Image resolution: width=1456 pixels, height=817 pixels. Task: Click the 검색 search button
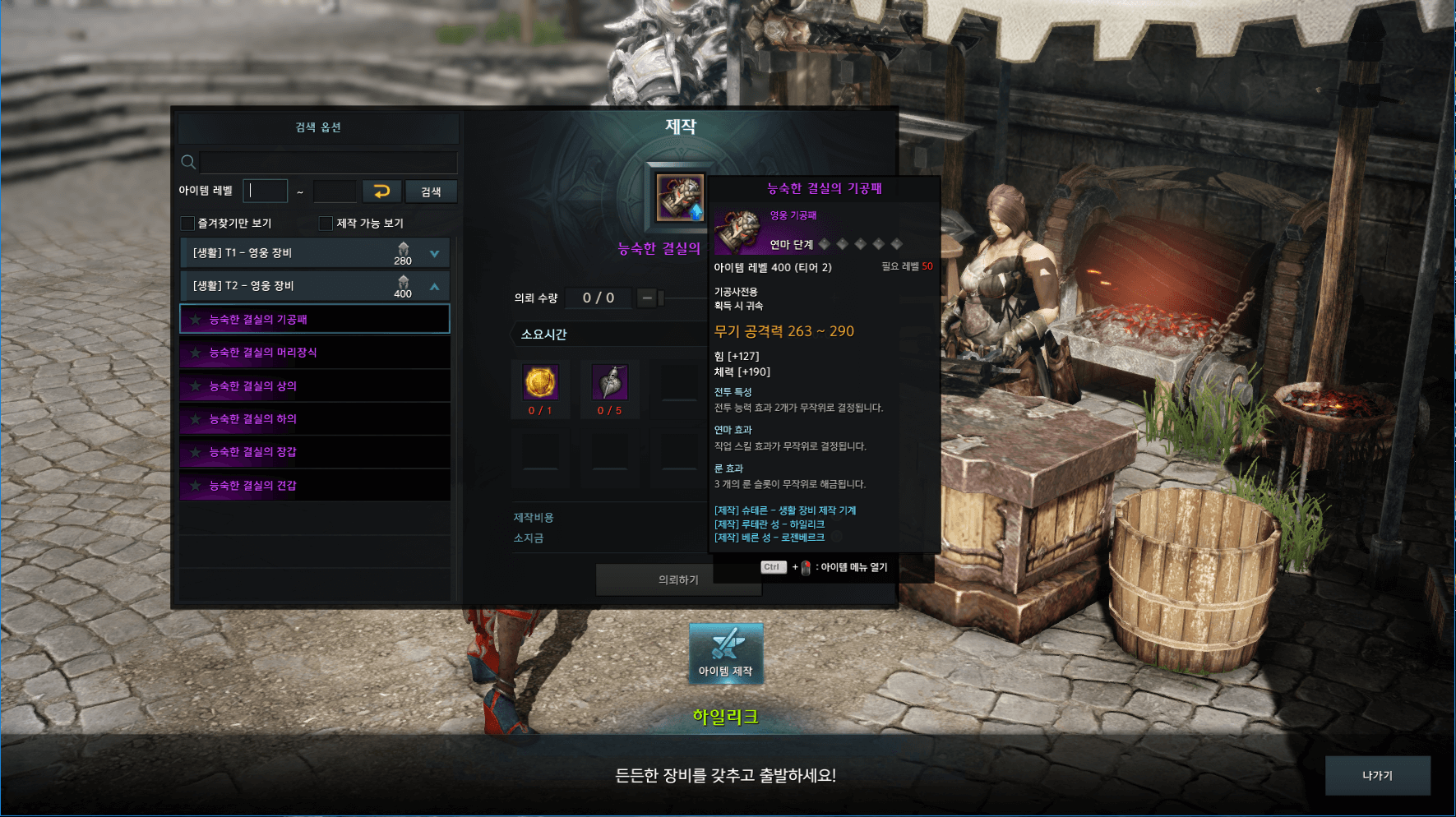coord(431,192)
